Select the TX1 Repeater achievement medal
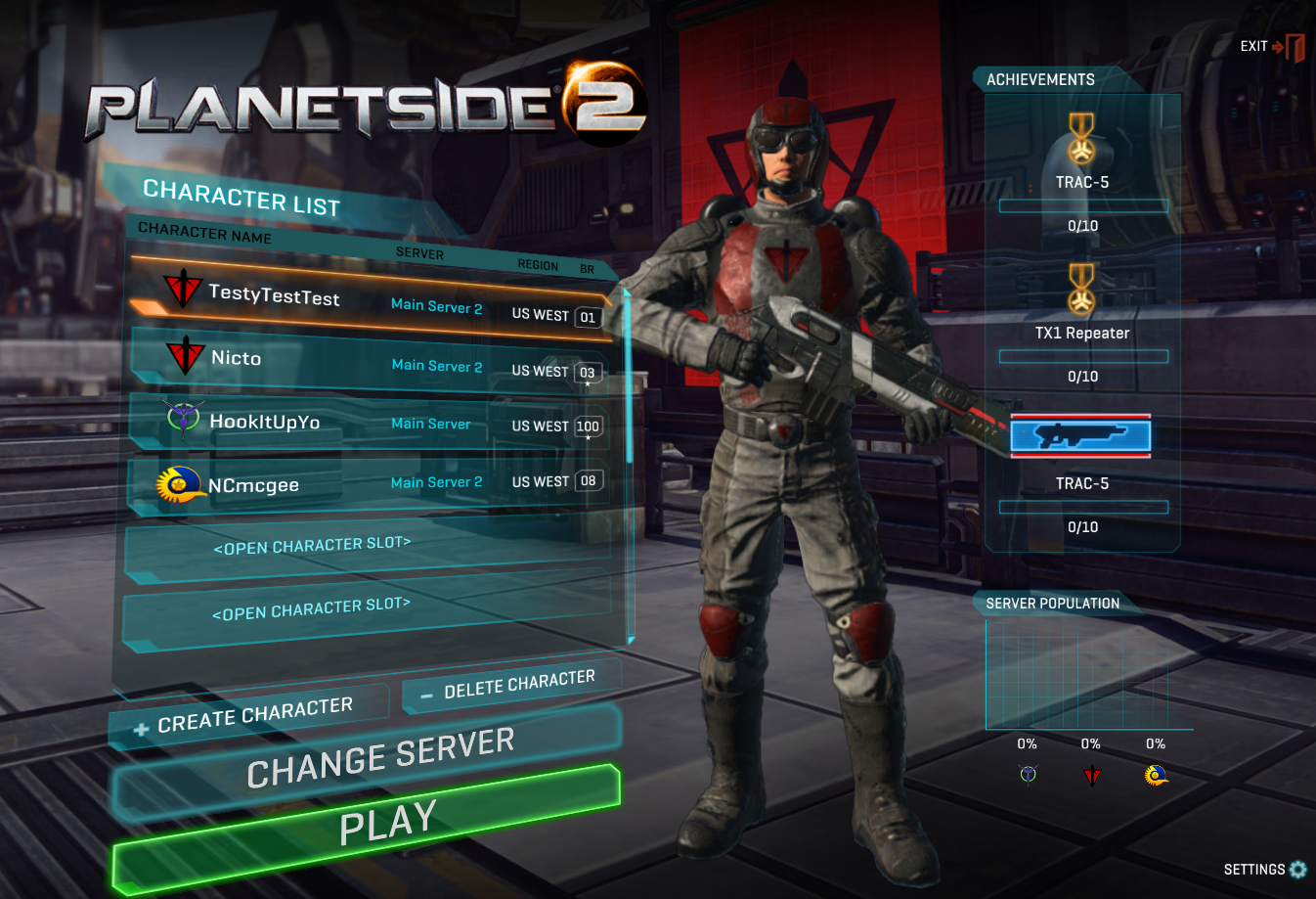Image resolution: width=1316 pixels, height=899 pixels. (1081, 290)
